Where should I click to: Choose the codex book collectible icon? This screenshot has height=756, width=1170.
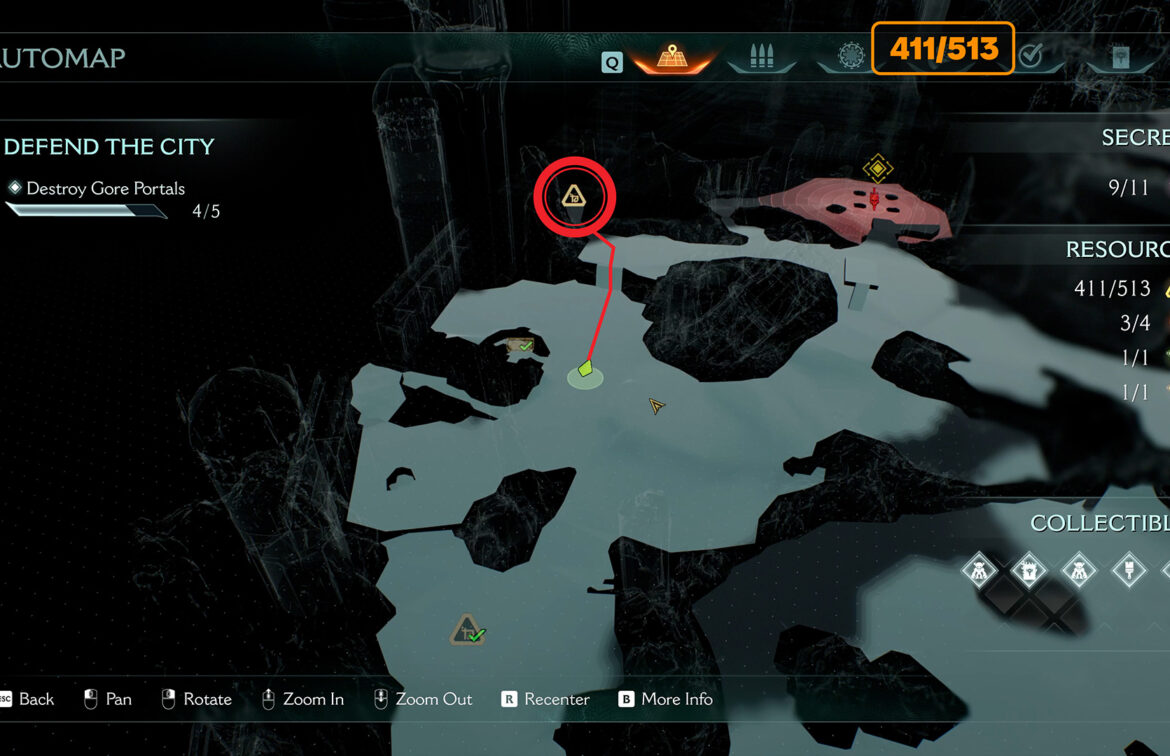point(1028,571)
